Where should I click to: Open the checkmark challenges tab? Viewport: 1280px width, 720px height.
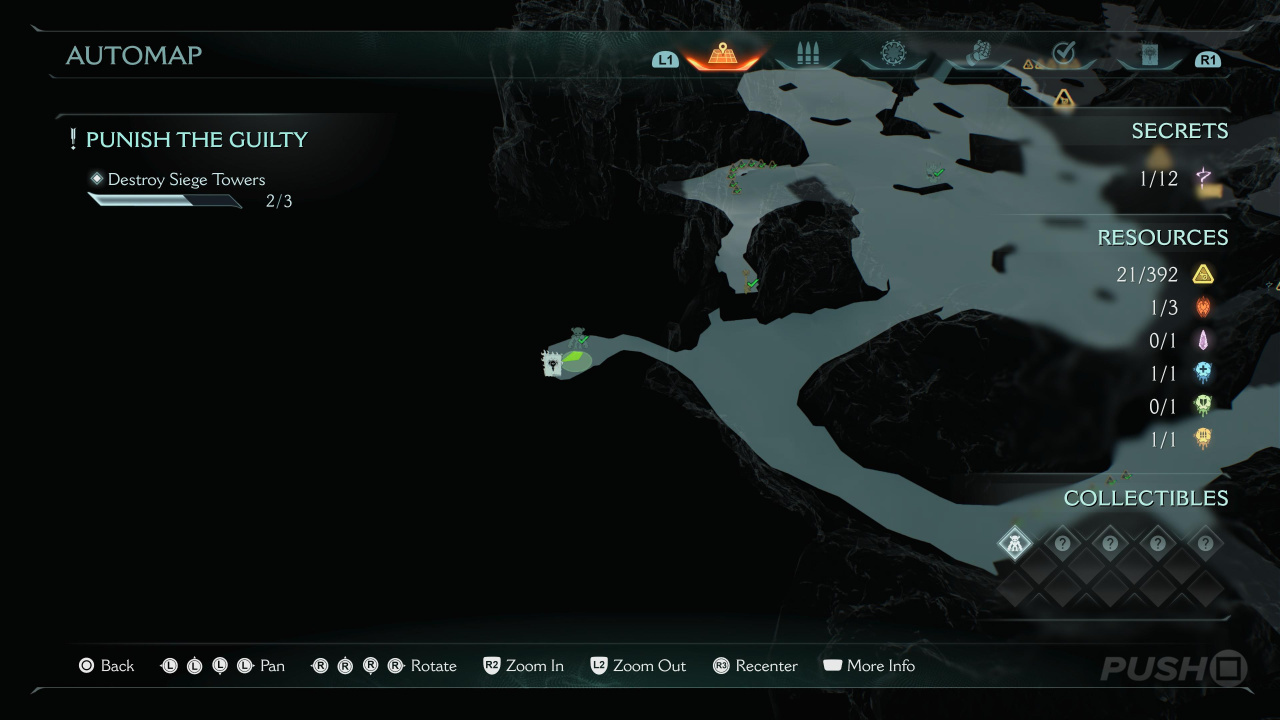pyautogui.click(x=1063, y=54)
